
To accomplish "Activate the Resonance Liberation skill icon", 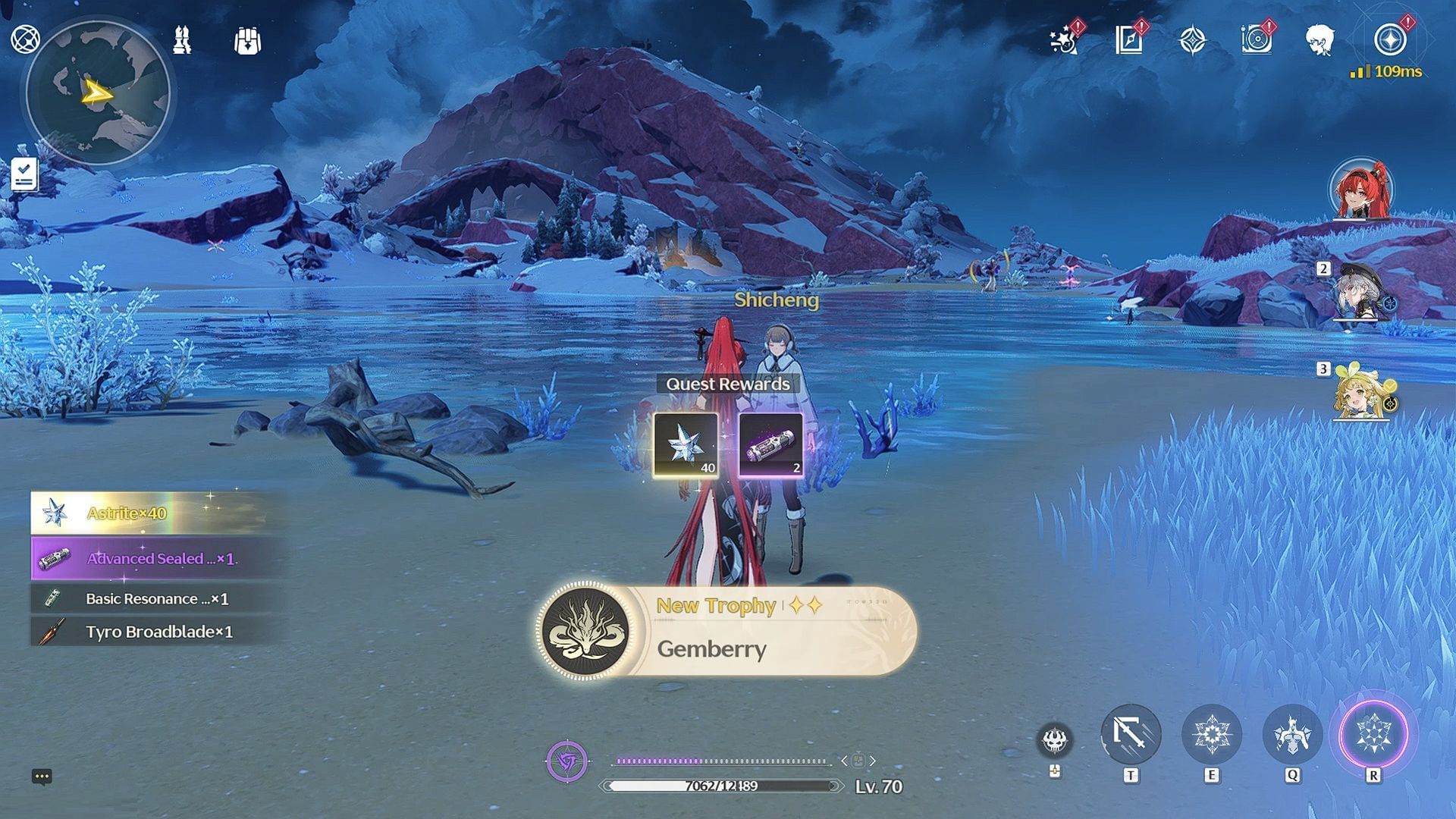I will pyautogui.click(x=1373, y=735).
